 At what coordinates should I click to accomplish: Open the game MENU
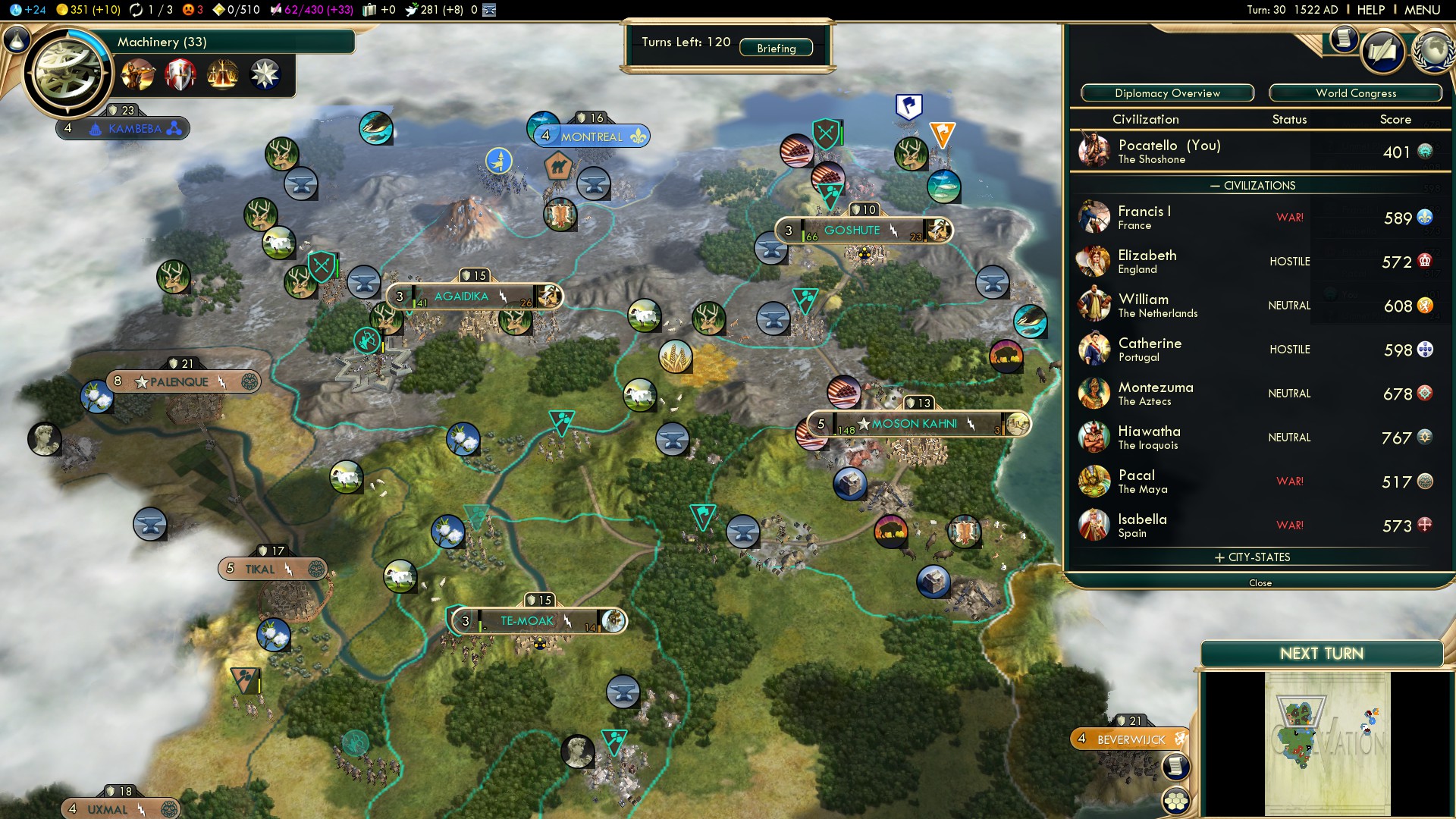1422,10
